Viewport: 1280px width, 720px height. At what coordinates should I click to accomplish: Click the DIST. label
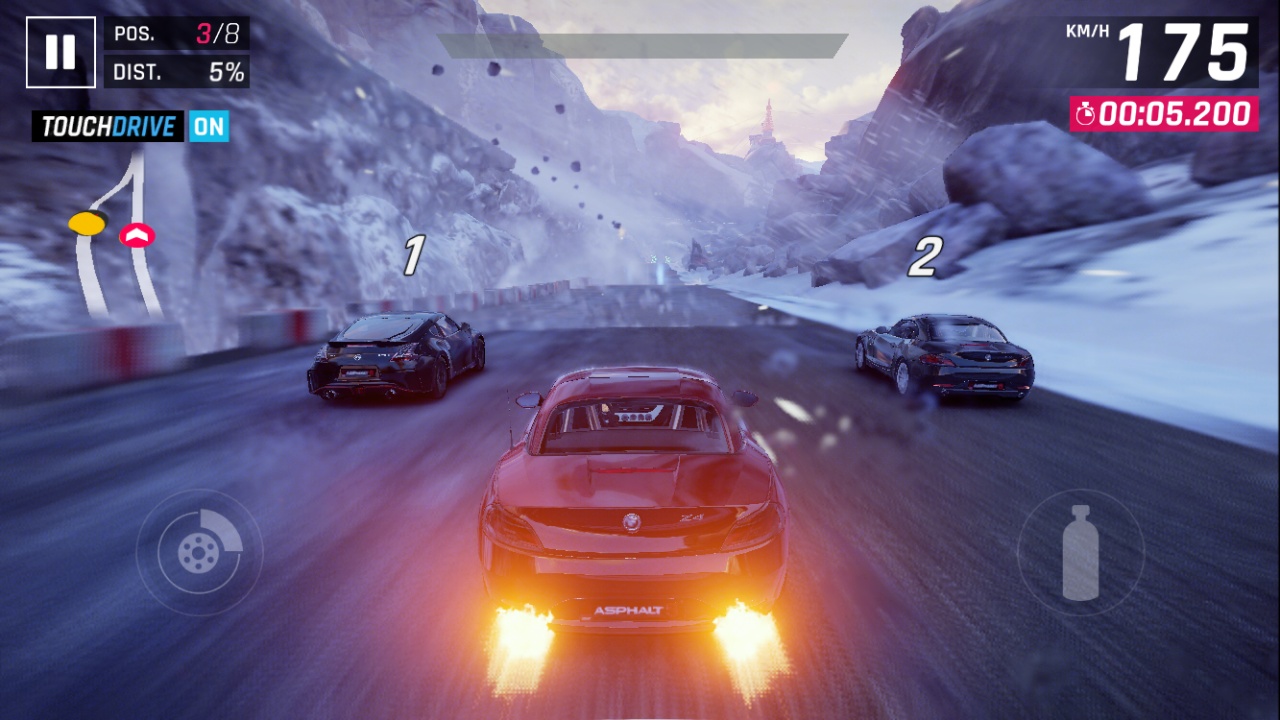click(x=140, y=72)
